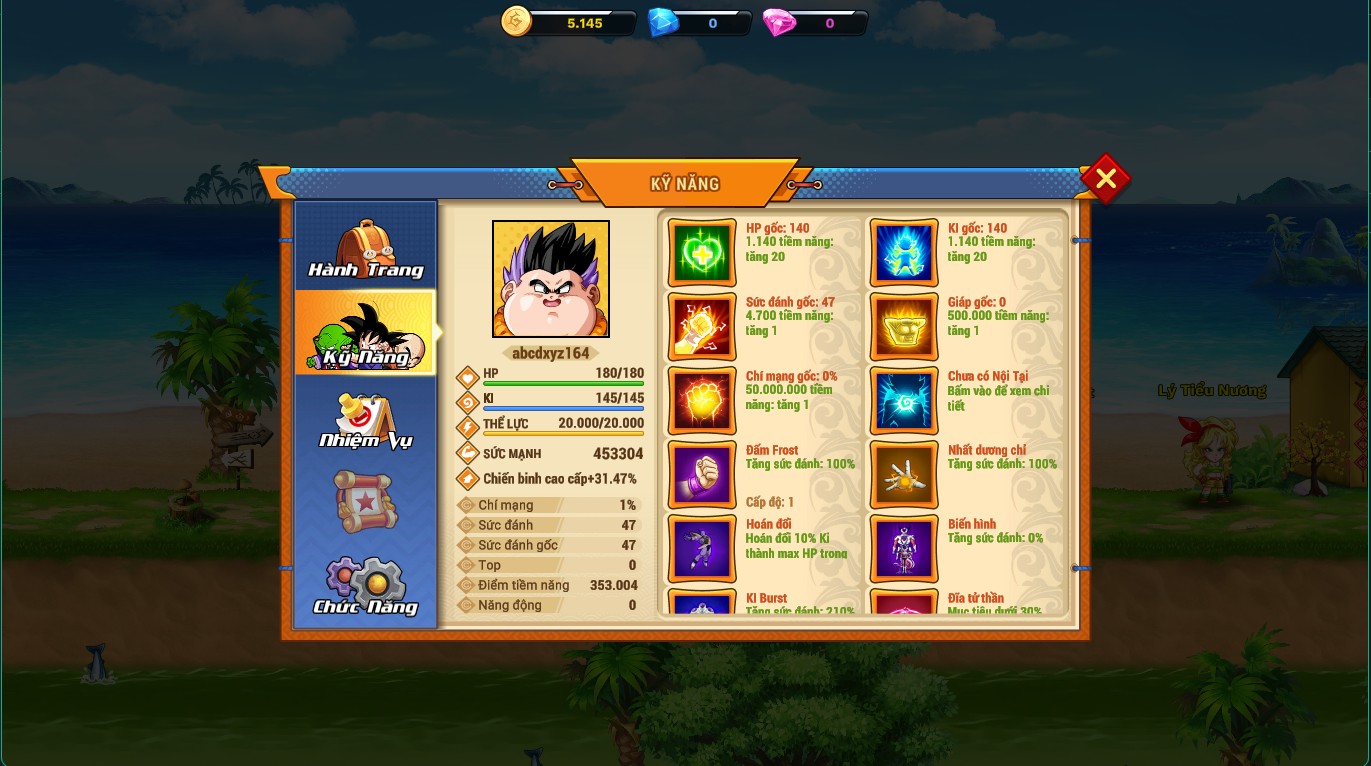
Task: Select the Kỹ Năng tab
Action: [x=365, y=333]
